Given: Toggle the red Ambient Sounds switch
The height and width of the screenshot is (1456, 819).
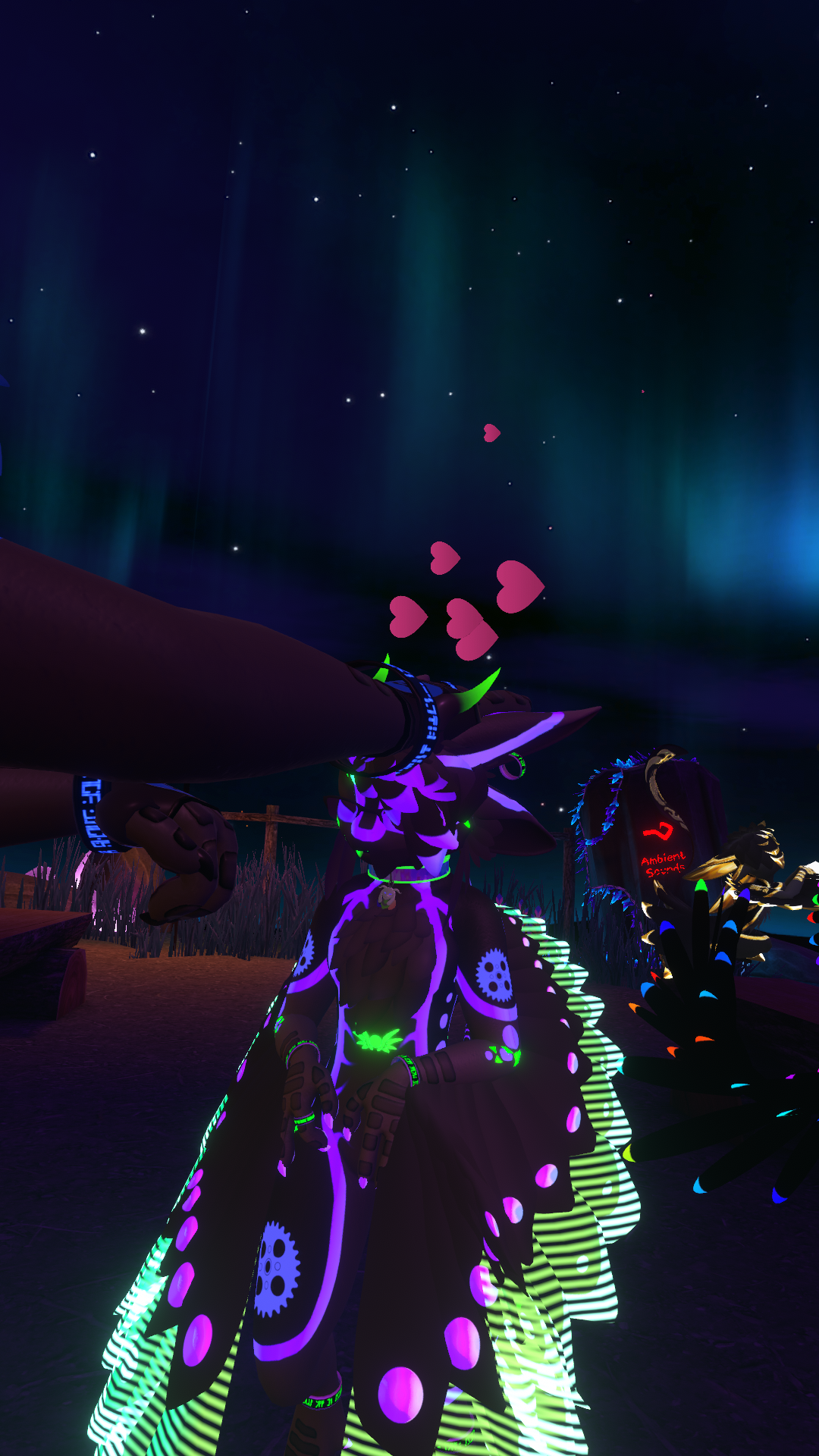Looking at the screenshot, I should 658,832.
